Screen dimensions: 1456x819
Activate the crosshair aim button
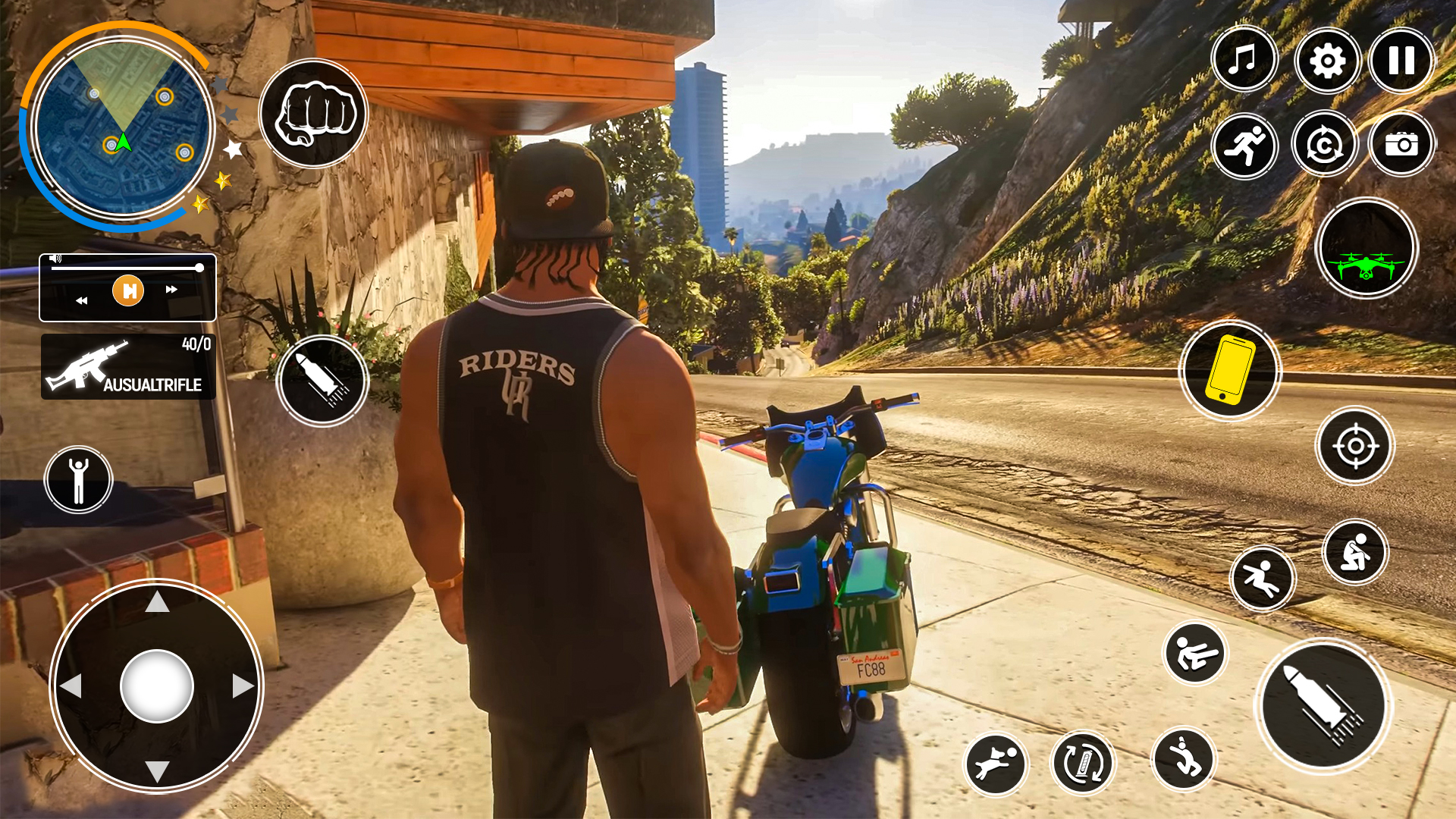pyautogui.click(x=1355, y=446)
